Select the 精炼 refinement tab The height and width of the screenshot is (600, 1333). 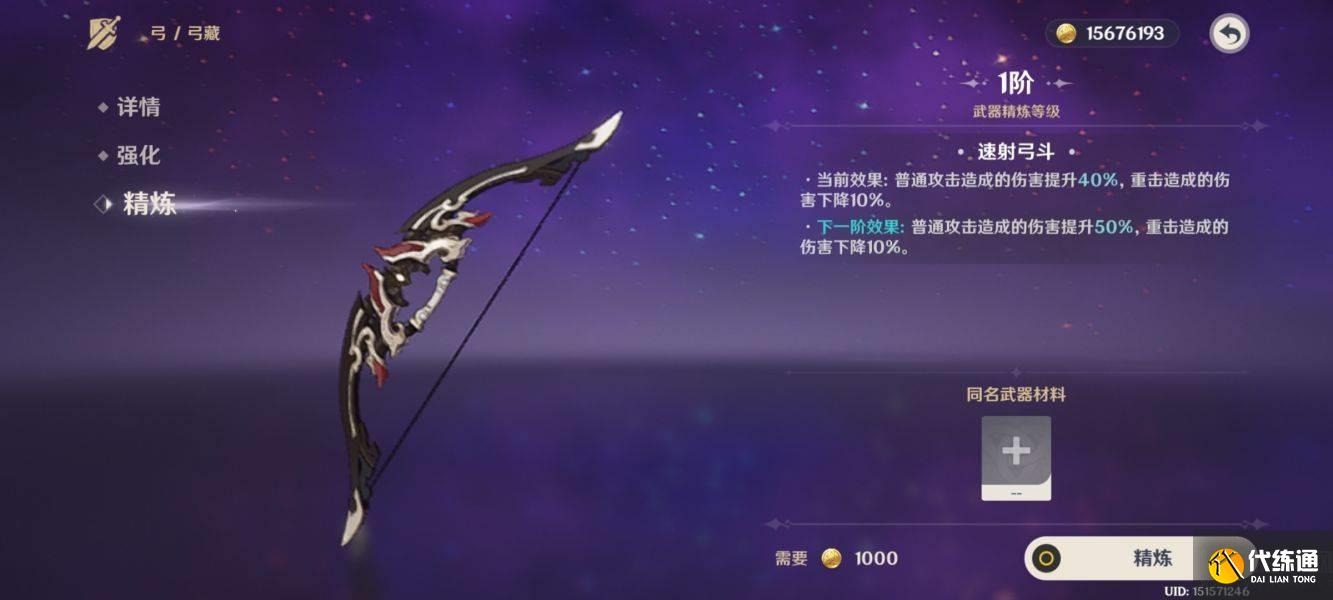pyautogui.click(x=148, y=204)
